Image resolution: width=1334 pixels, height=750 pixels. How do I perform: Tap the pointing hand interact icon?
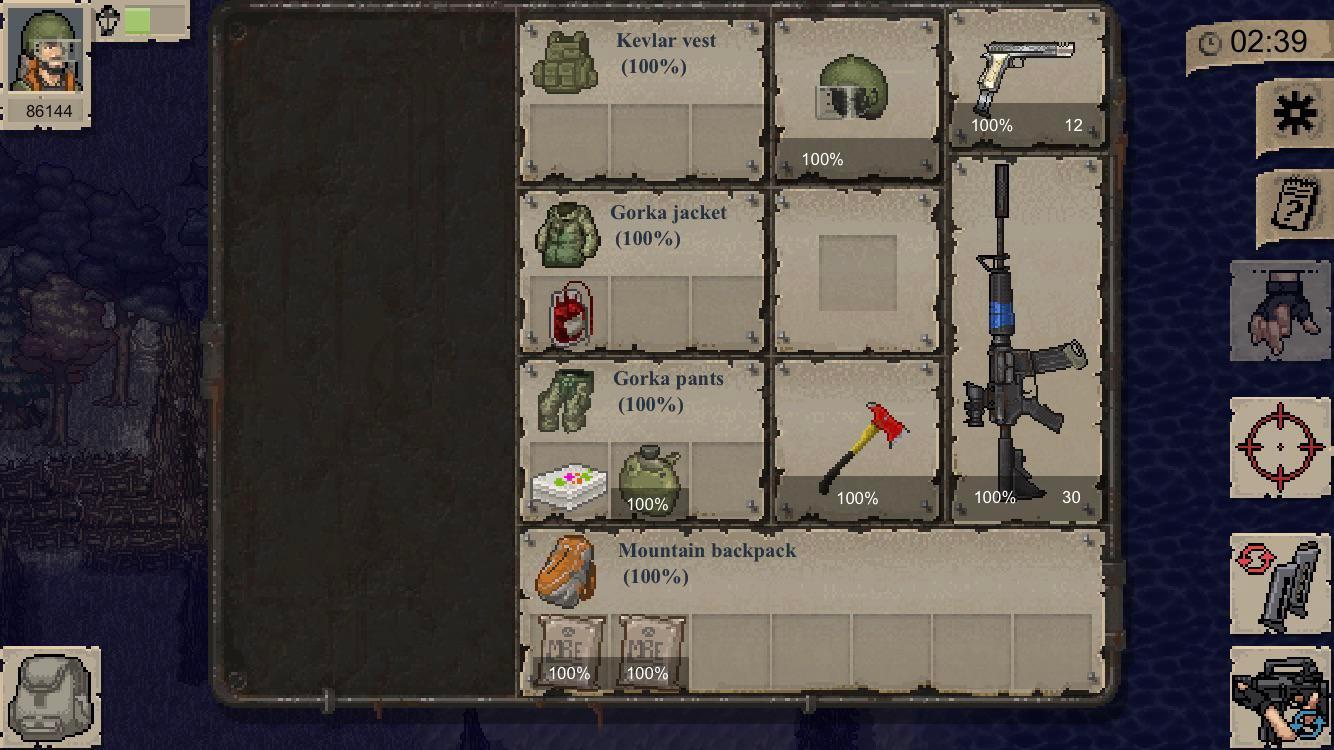[1281, 312]
